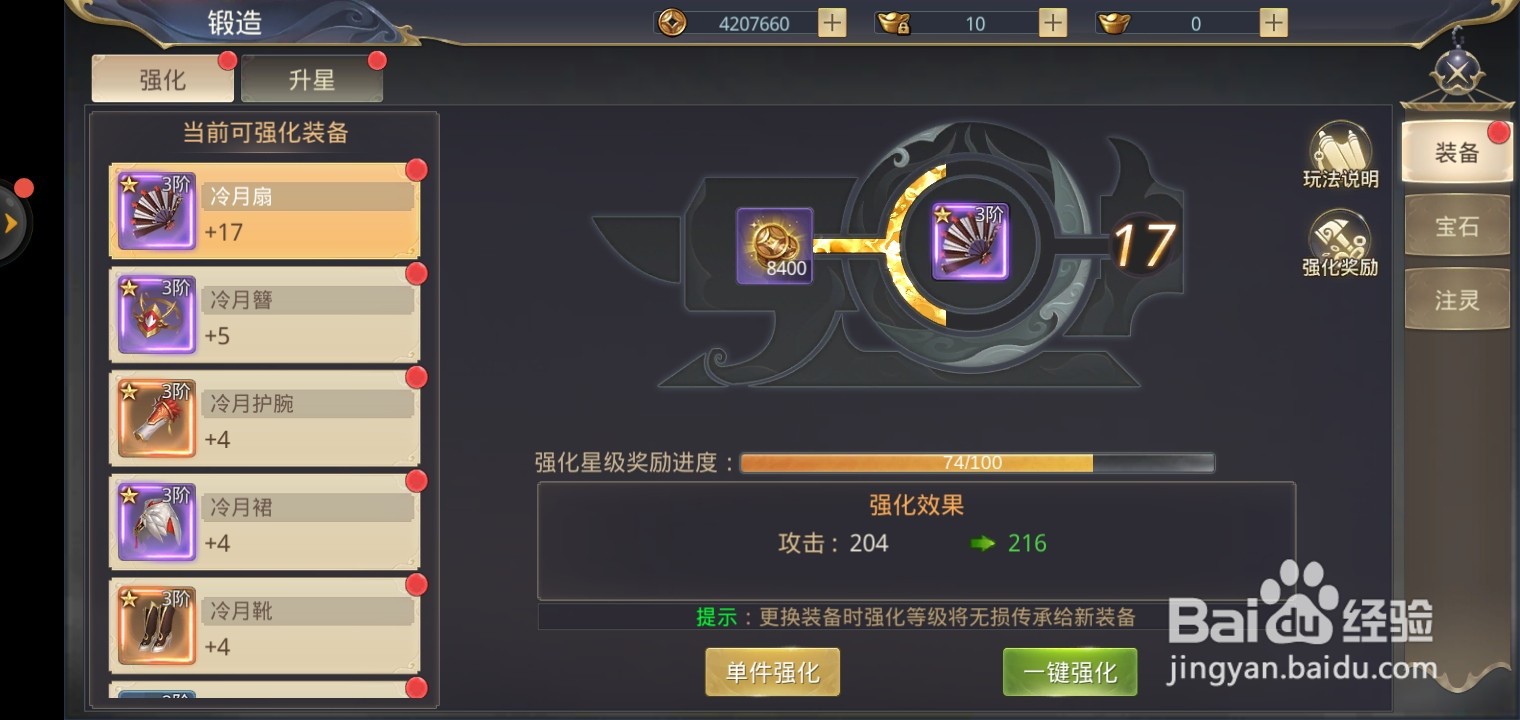Screen dimensions: 1520x720
Task: Tap the copper hammer material showing 8400
Action: pyautogui.click(x=774, y=244)
